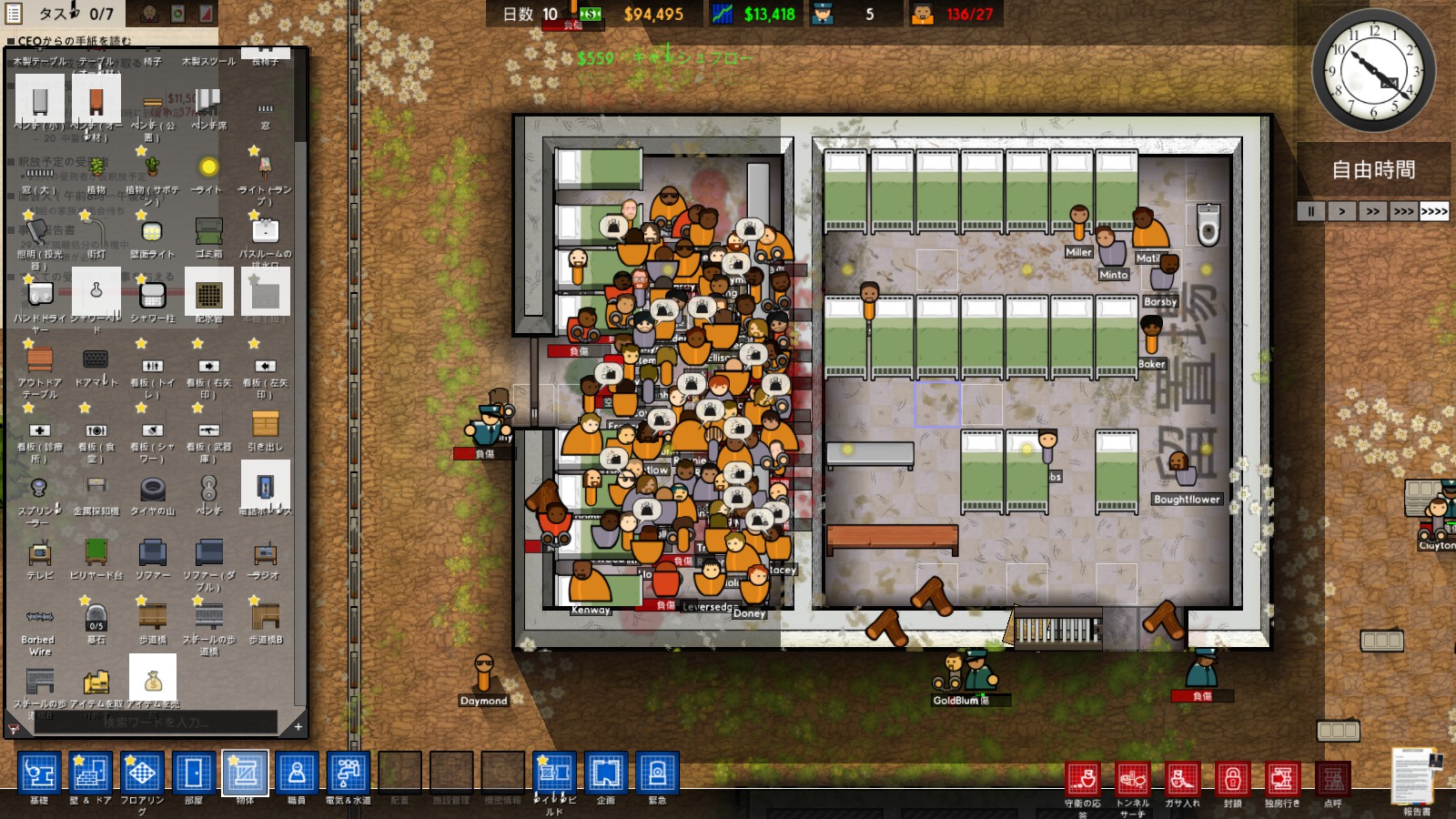
Task: Start a roll call (点呼)
Action: 1333,783
